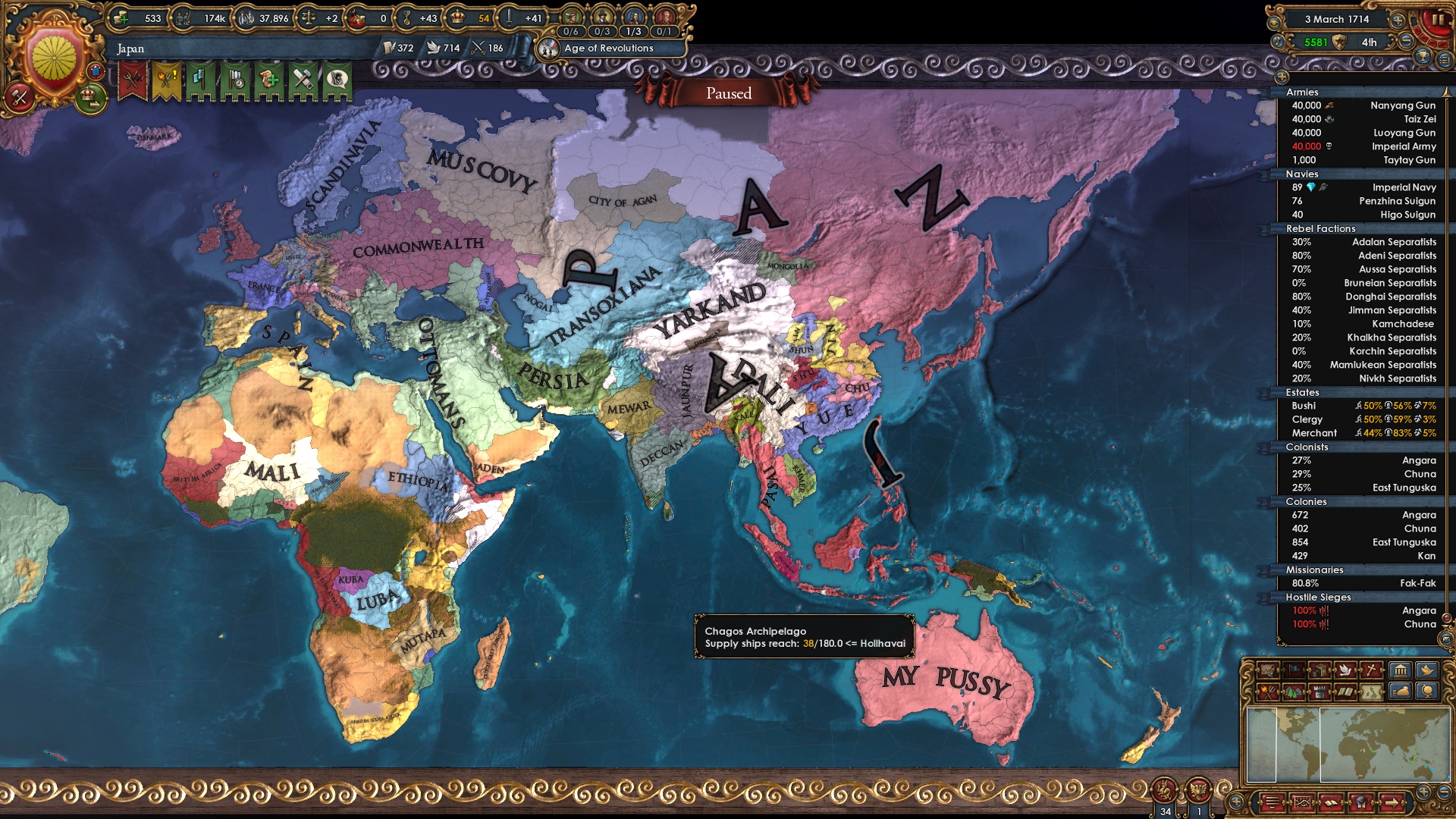
Task: Open the trade goods mapmode
Action: [x=1318, y=671]
